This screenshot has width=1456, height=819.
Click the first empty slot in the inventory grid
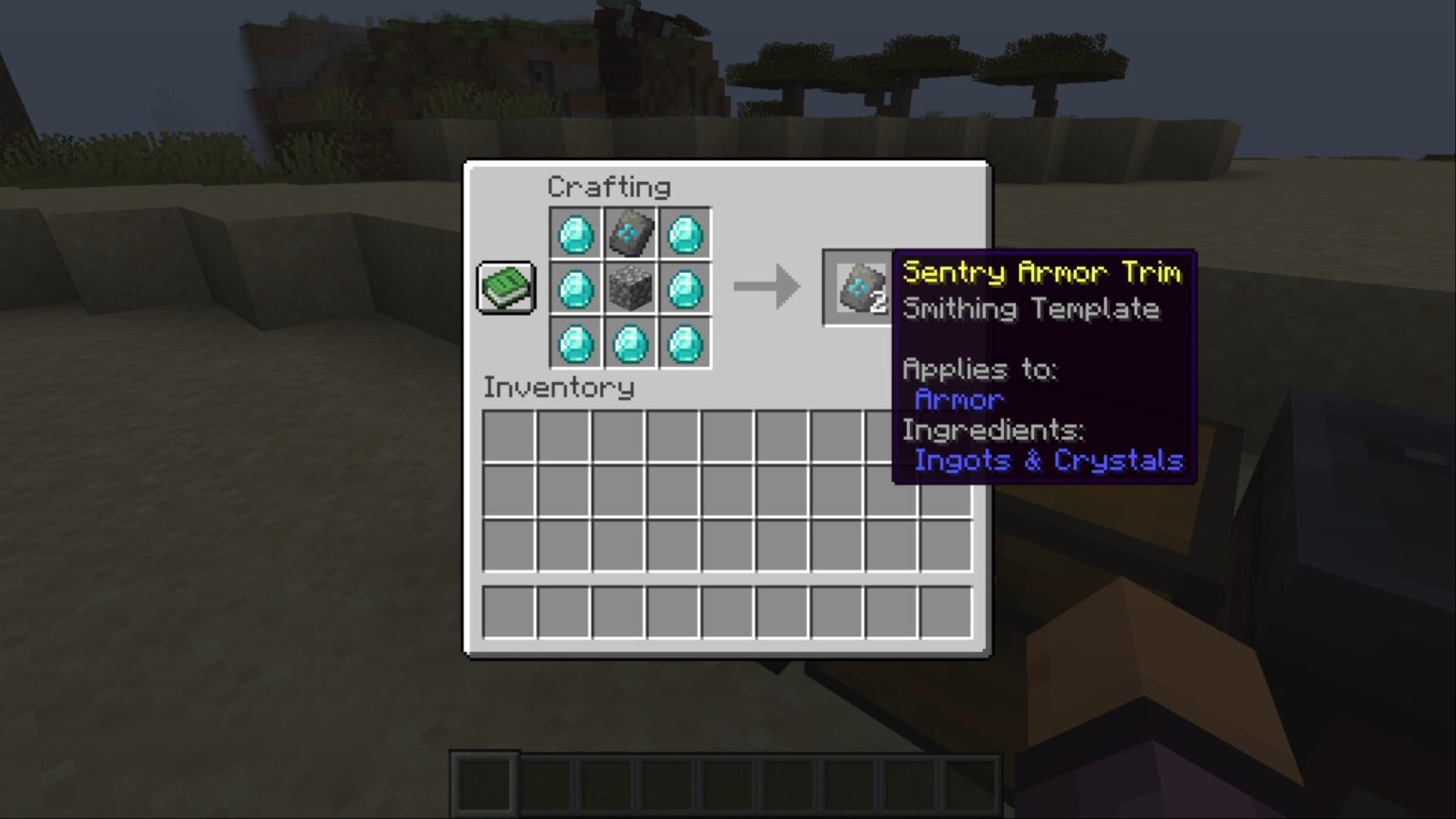[510, 436]
